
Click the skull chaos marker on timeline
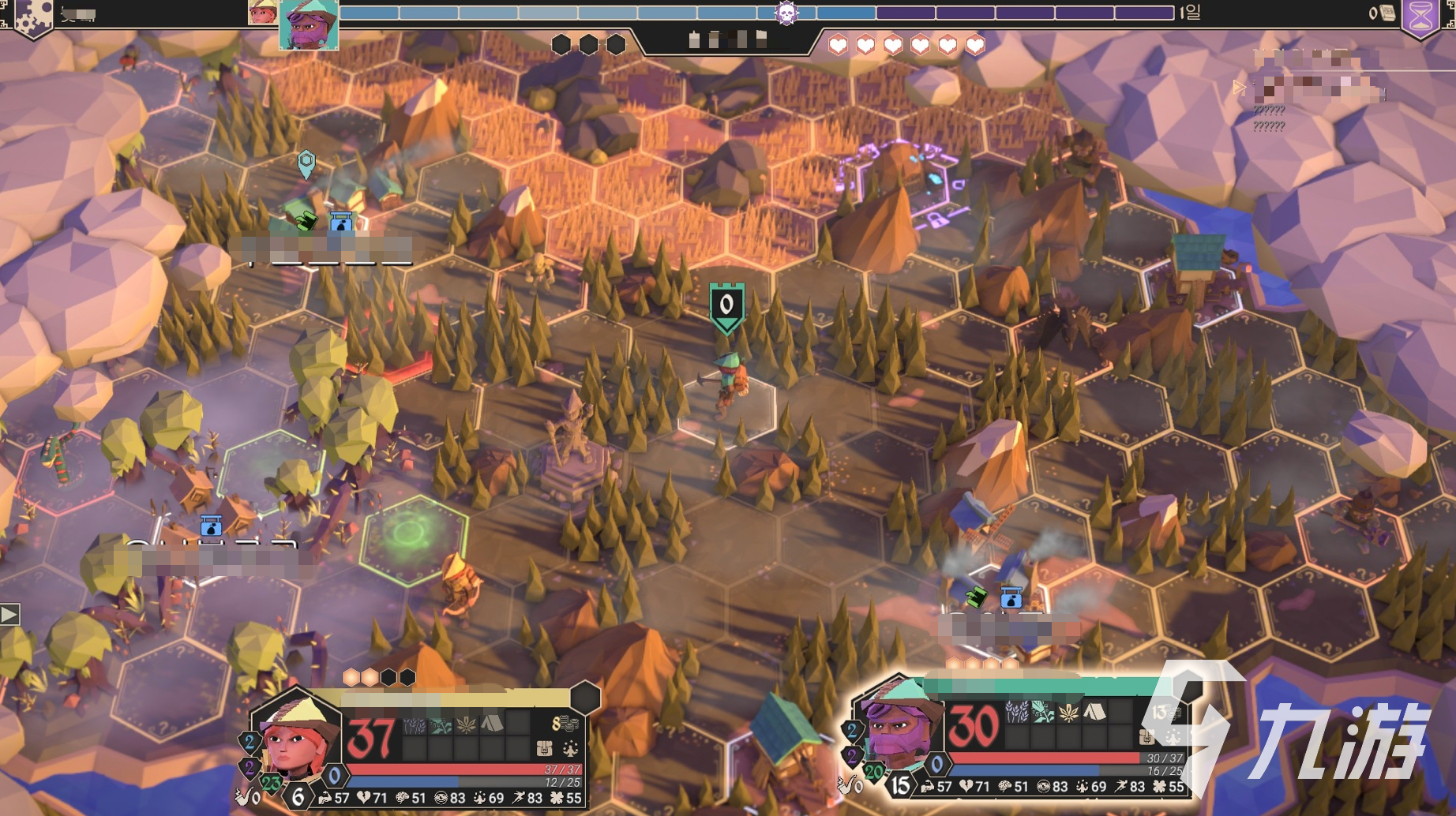[786, 13]
